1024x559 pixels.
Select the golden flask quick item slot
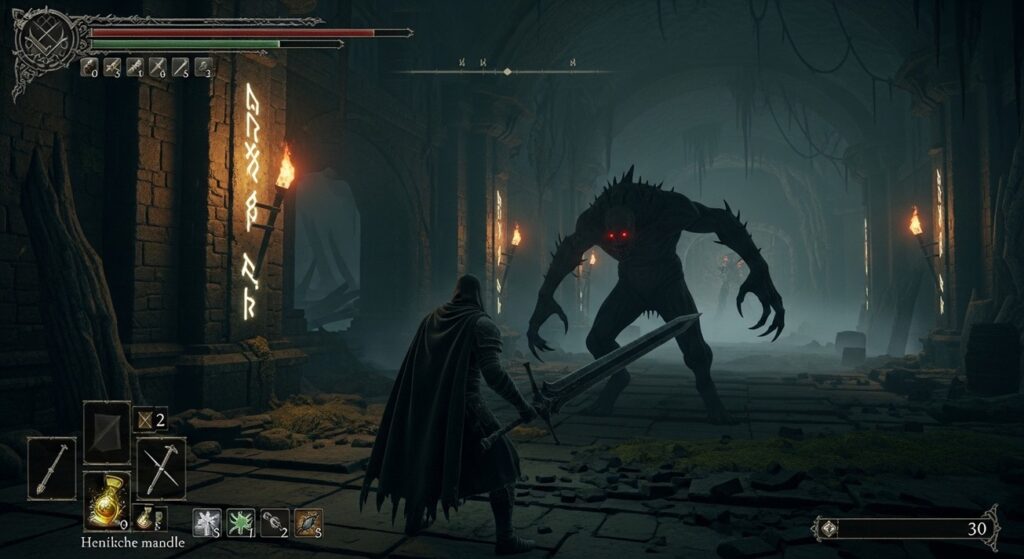(x=106, y=498)
